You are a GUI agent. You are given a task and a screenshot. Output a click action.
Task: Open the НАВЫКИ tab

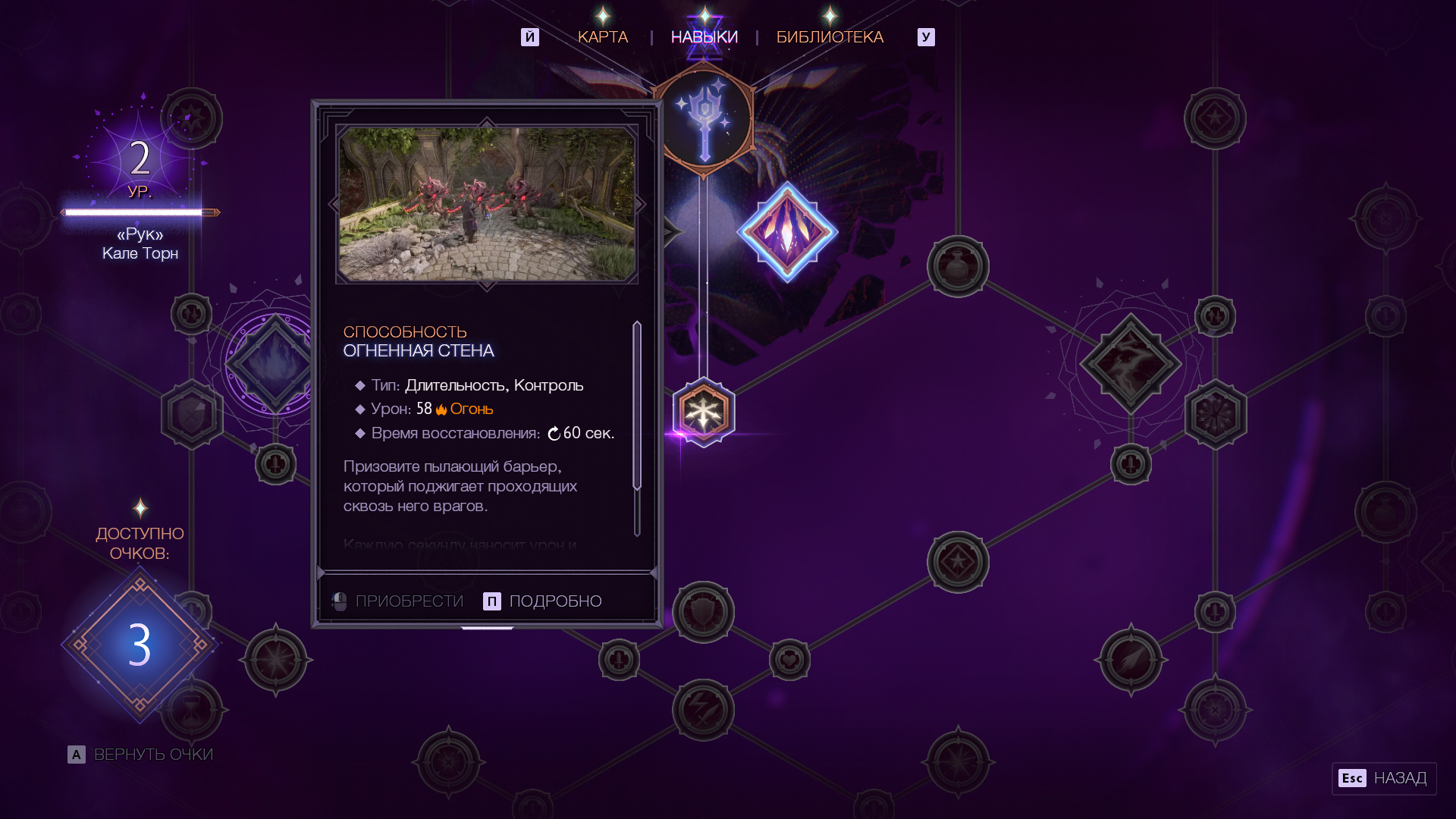pyautogui.click(x=704, y=37)
